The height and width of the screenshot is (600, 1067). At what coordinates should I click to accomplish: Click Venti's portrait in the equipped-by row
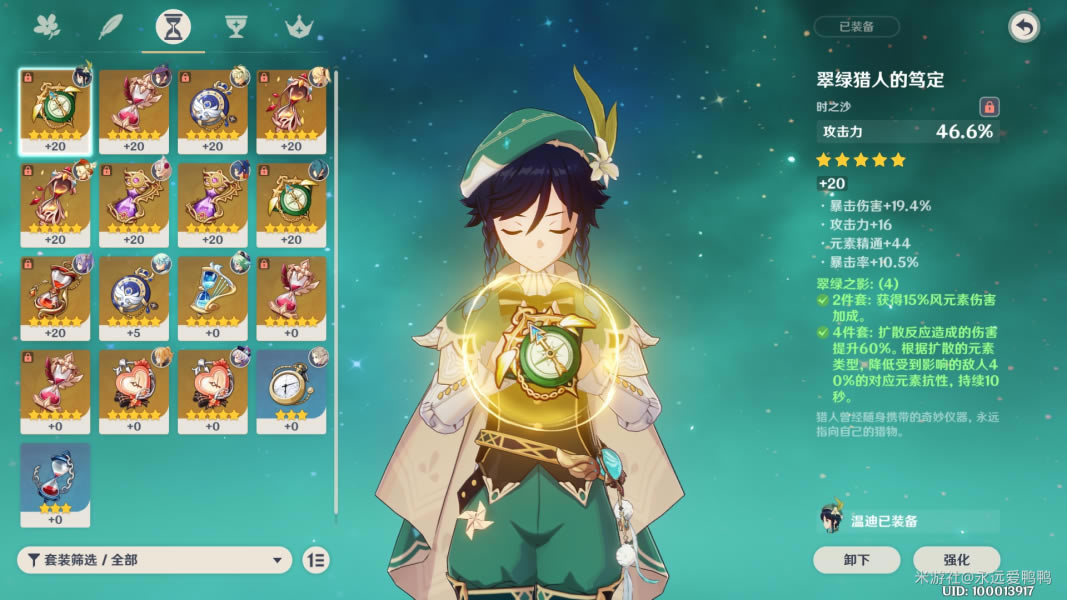(831, 519)
